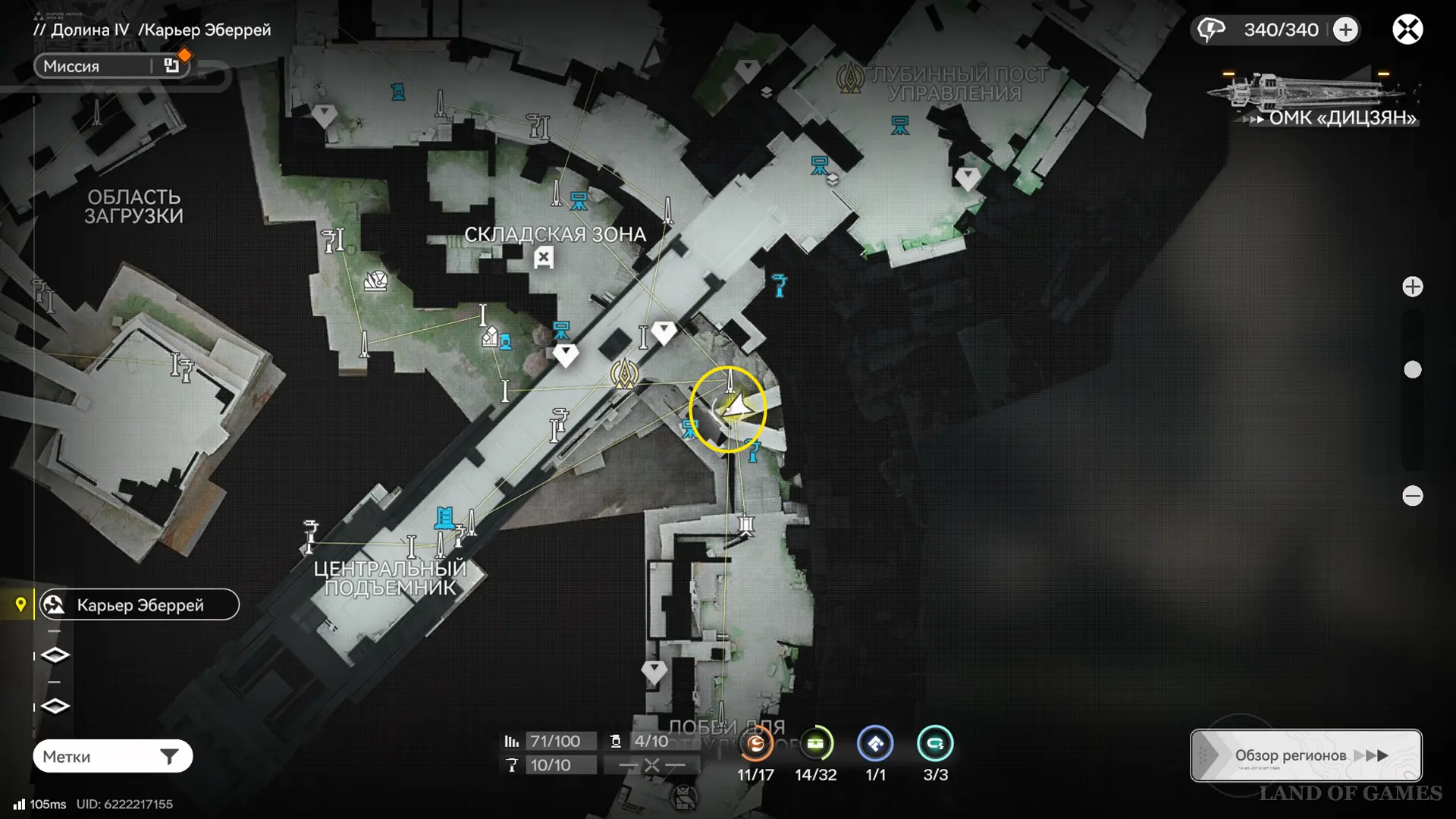This screenshot has width=1456, height=819.
Task: Open Обзор регионов region overview
Action: (x=1306, y=755)
